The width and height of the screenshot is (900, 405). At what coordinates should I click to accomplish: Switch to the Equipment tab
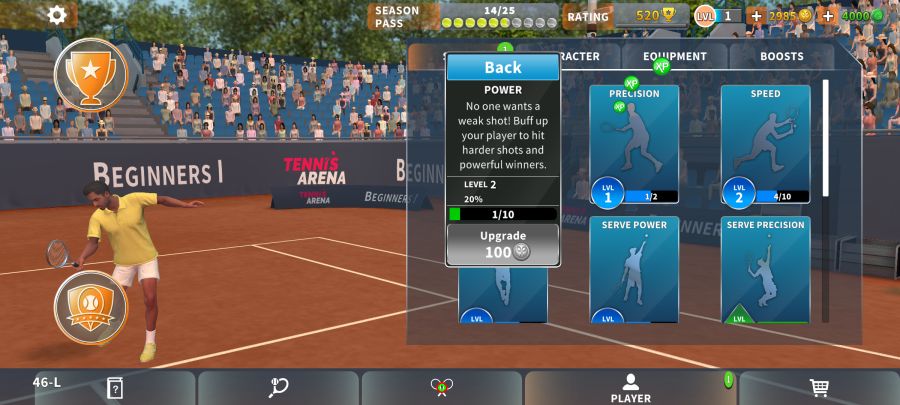pos(675,57)
